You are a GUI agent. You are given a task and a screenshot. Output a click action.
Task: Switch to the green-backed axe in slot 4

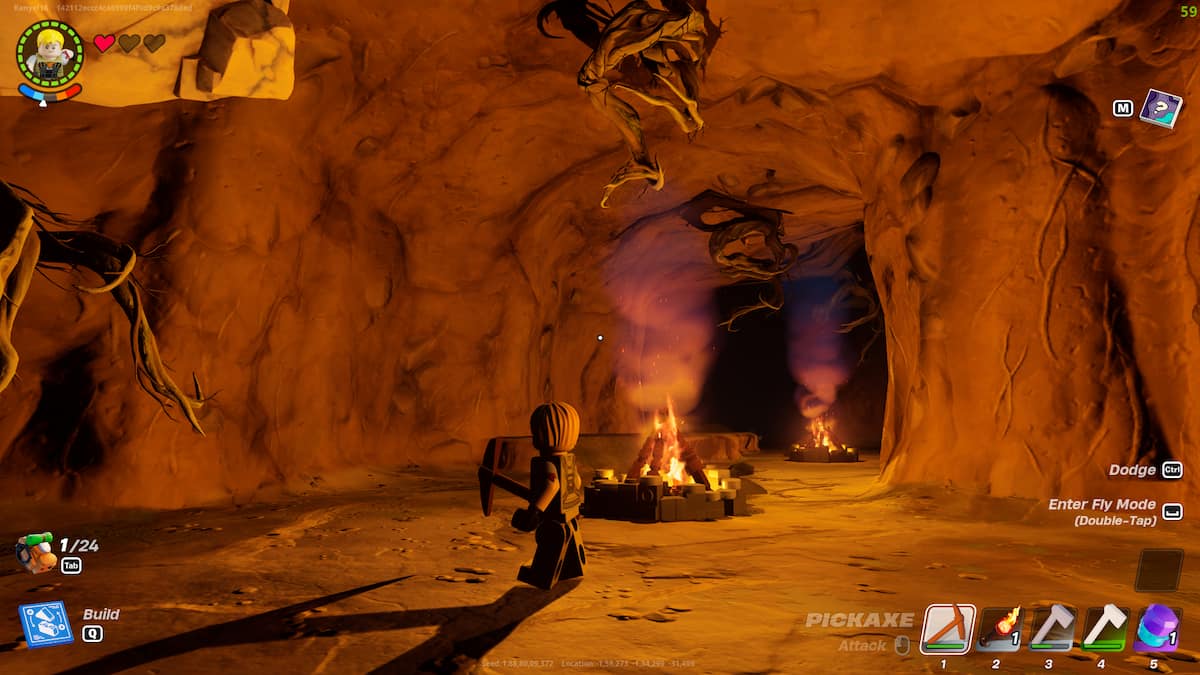(1105, 629)
